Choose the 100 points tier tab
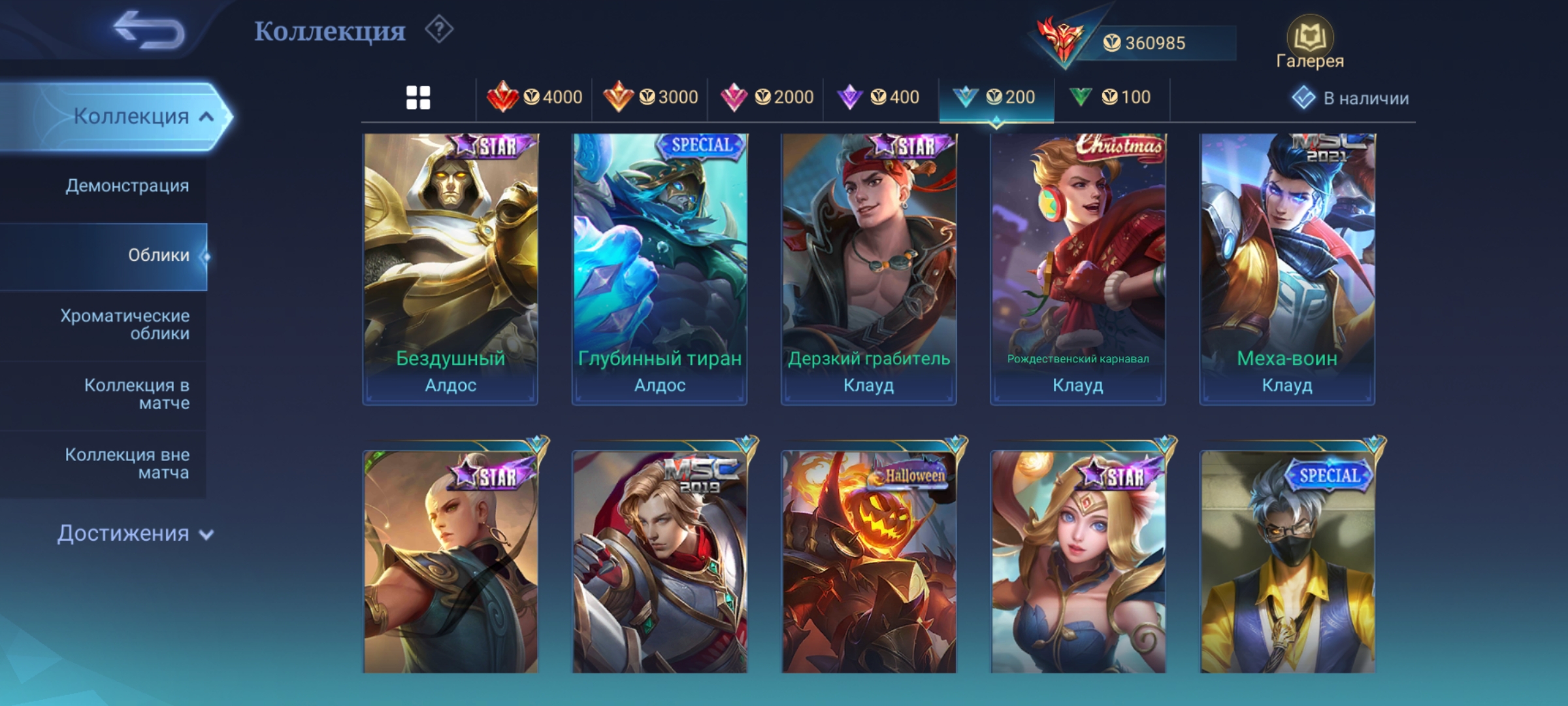1568x706 pixels. [x=1111, y=98]
